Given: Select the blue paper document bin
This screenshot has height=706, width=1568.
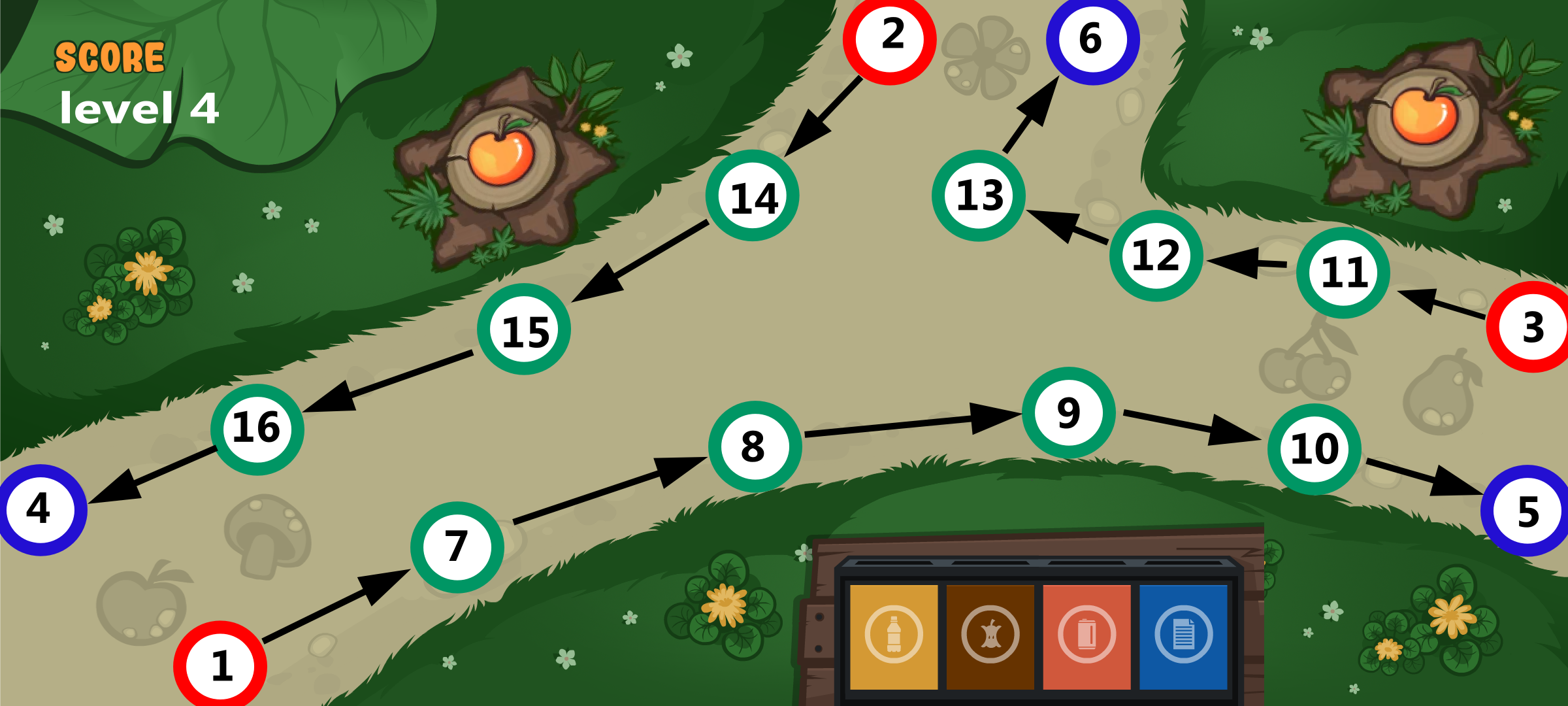Looking at the screenshot, I should [x=1183, y=635].
